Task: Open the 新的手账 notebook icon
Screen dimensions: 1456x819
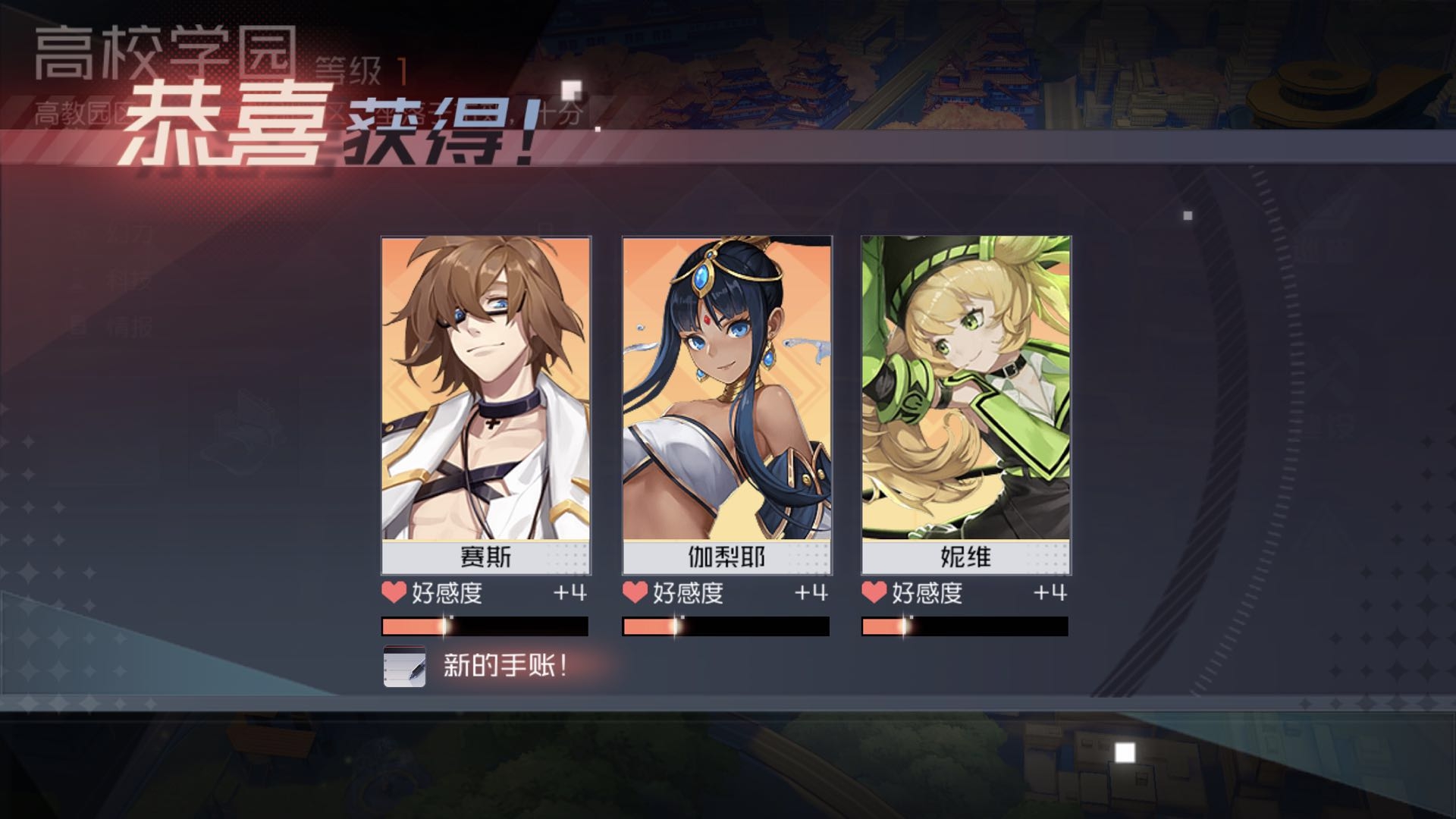Action: pyautogui.click(x=404, y=666)
